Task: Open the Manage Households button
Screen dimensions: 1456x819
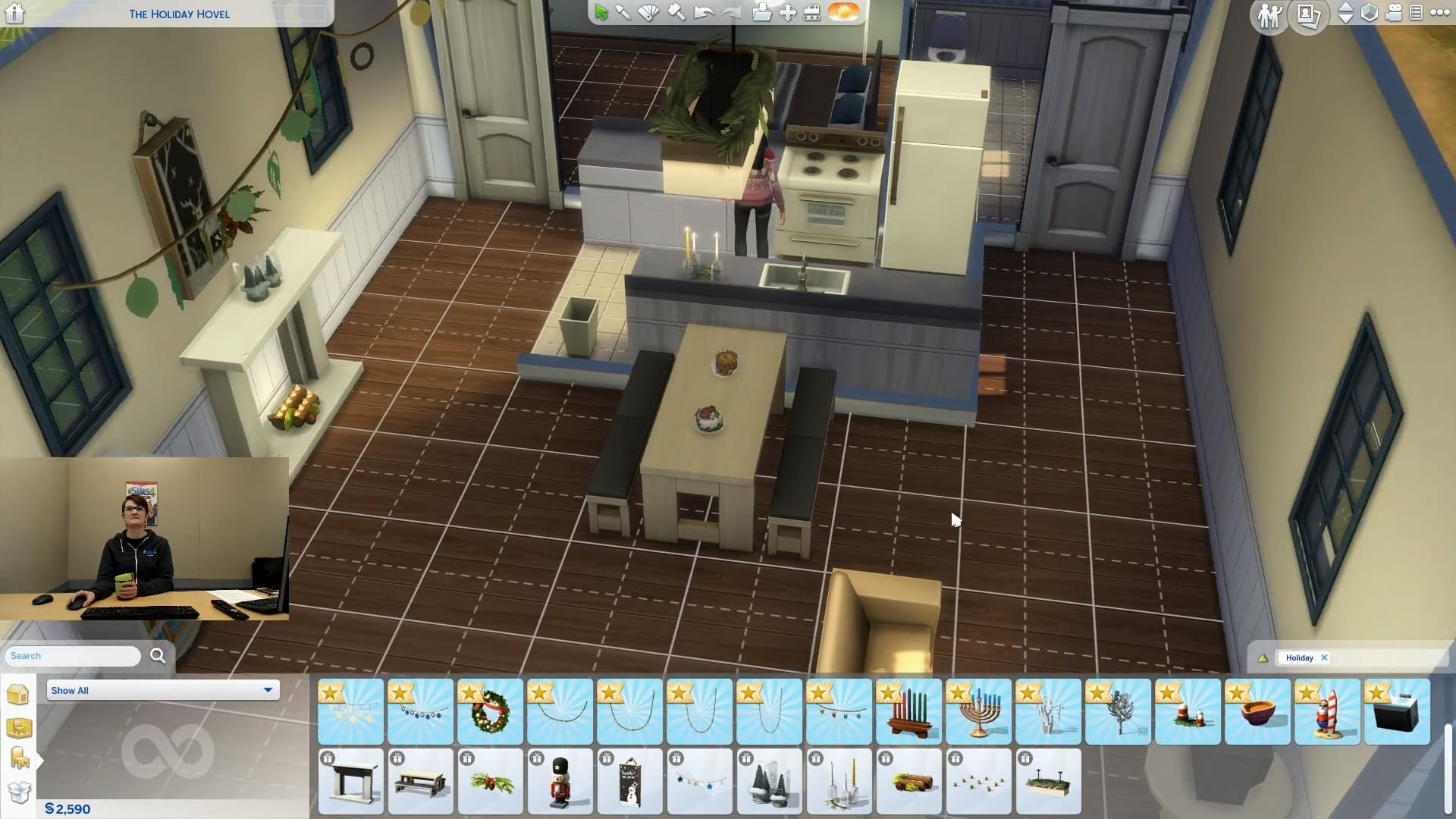Action: pos(1269,14)
